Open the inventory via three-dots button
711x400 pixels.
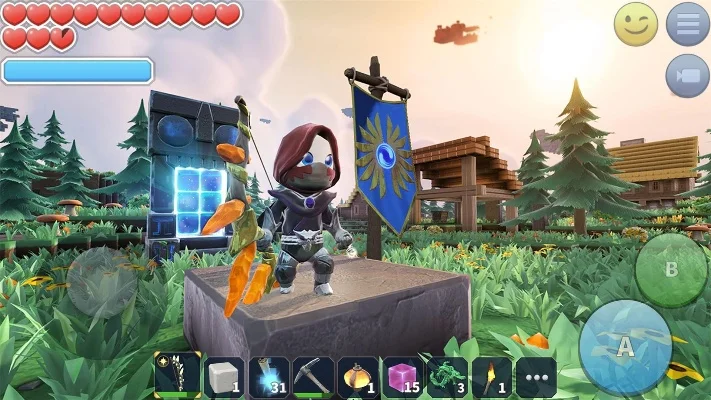pyautogui.click(x=536, y=378)
